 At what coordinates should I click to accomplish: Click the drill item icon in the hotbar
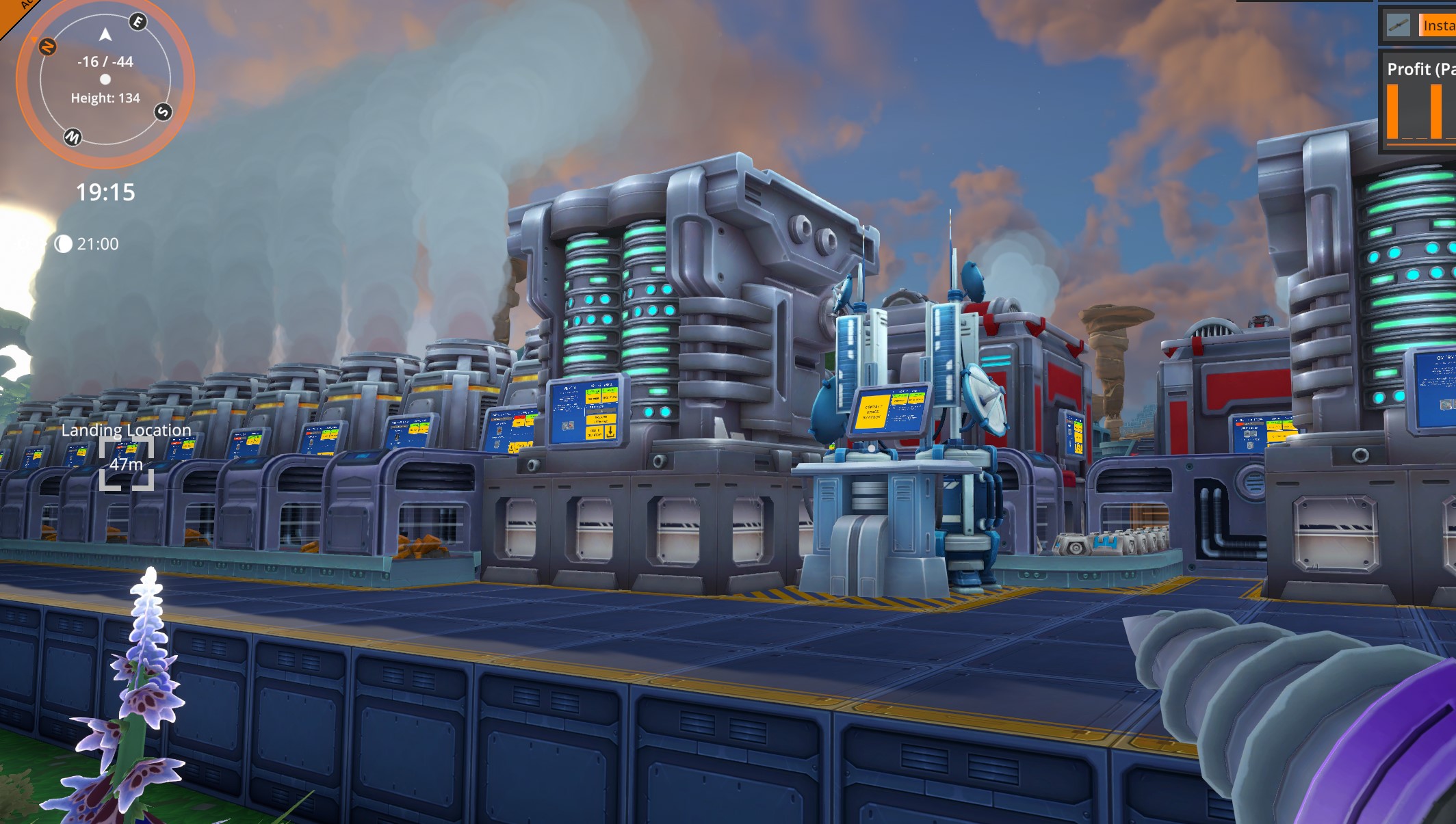[x=1399, y=25]
